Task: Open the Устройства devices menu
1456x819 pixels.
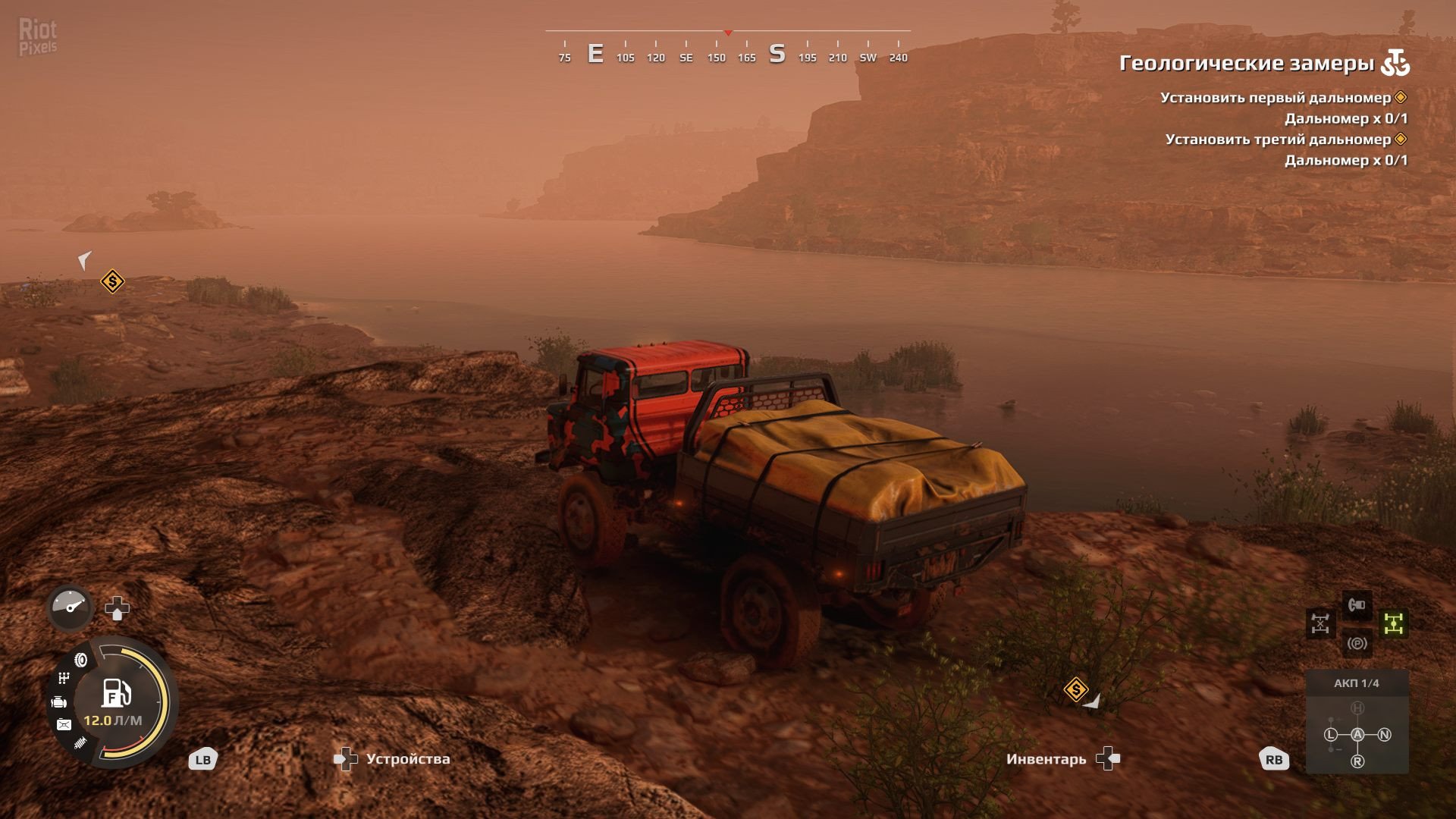Action: [407, 759]
